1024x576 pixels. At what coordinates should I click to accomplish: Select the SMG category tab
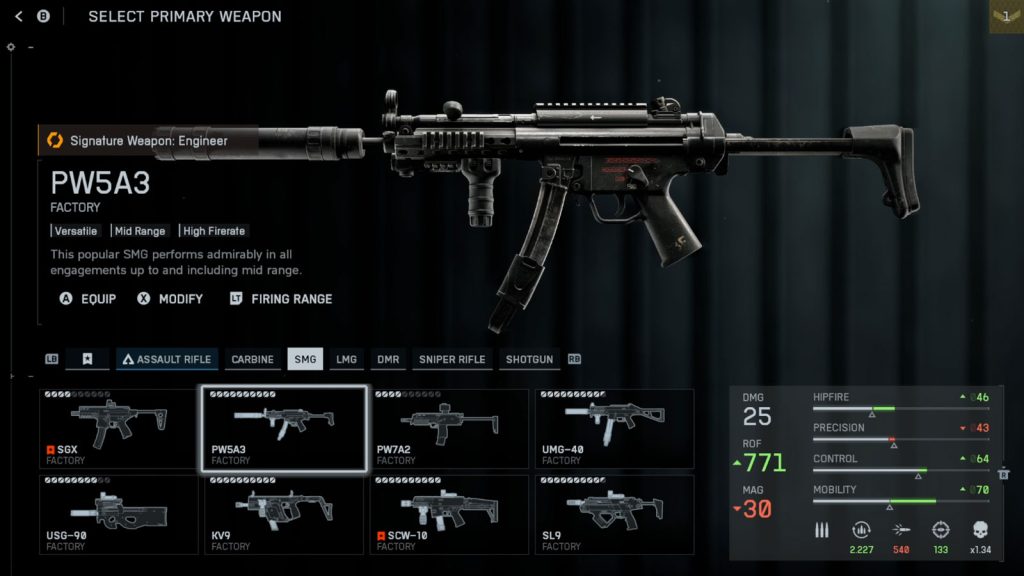[x=305, y=359]
